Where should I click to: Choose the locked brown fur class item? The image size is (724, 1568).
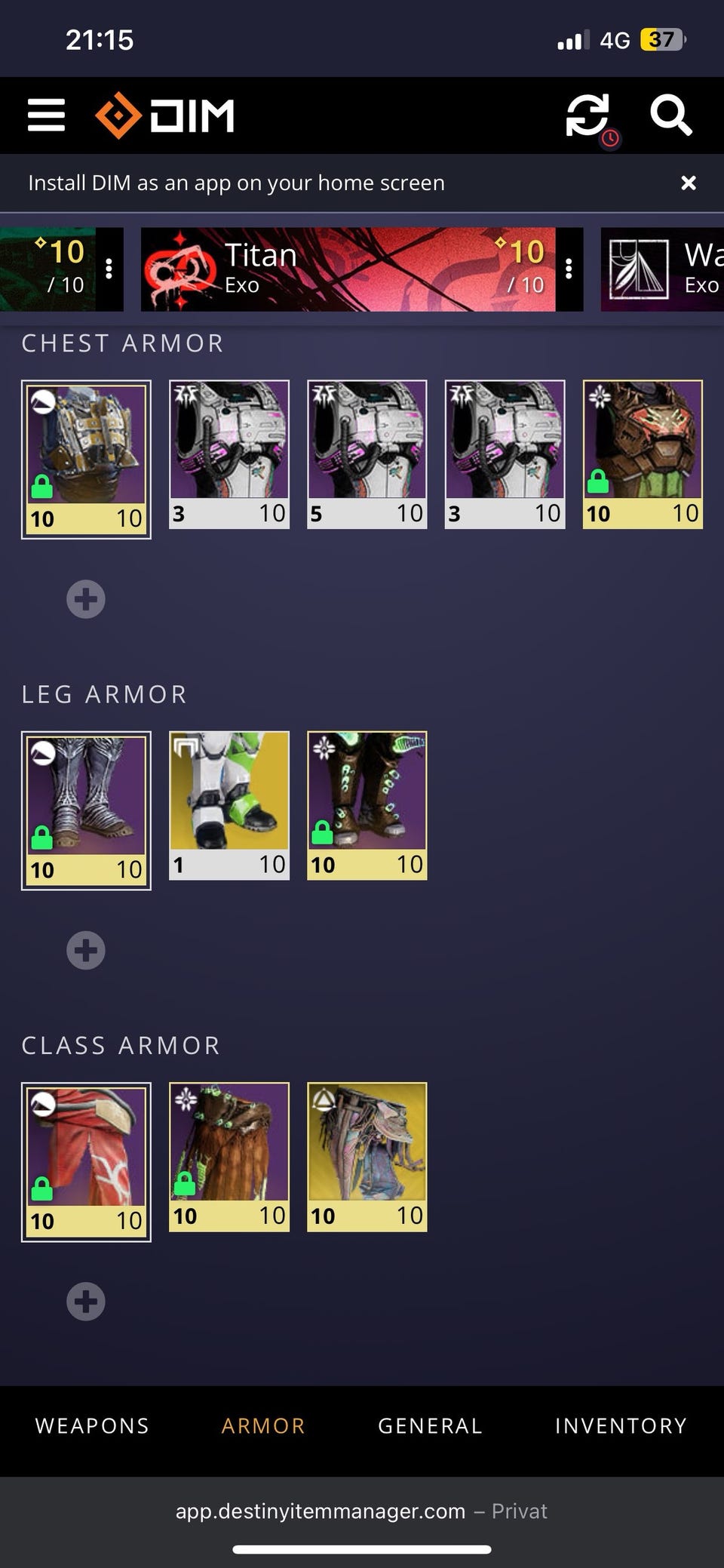tap(229, 1157)
